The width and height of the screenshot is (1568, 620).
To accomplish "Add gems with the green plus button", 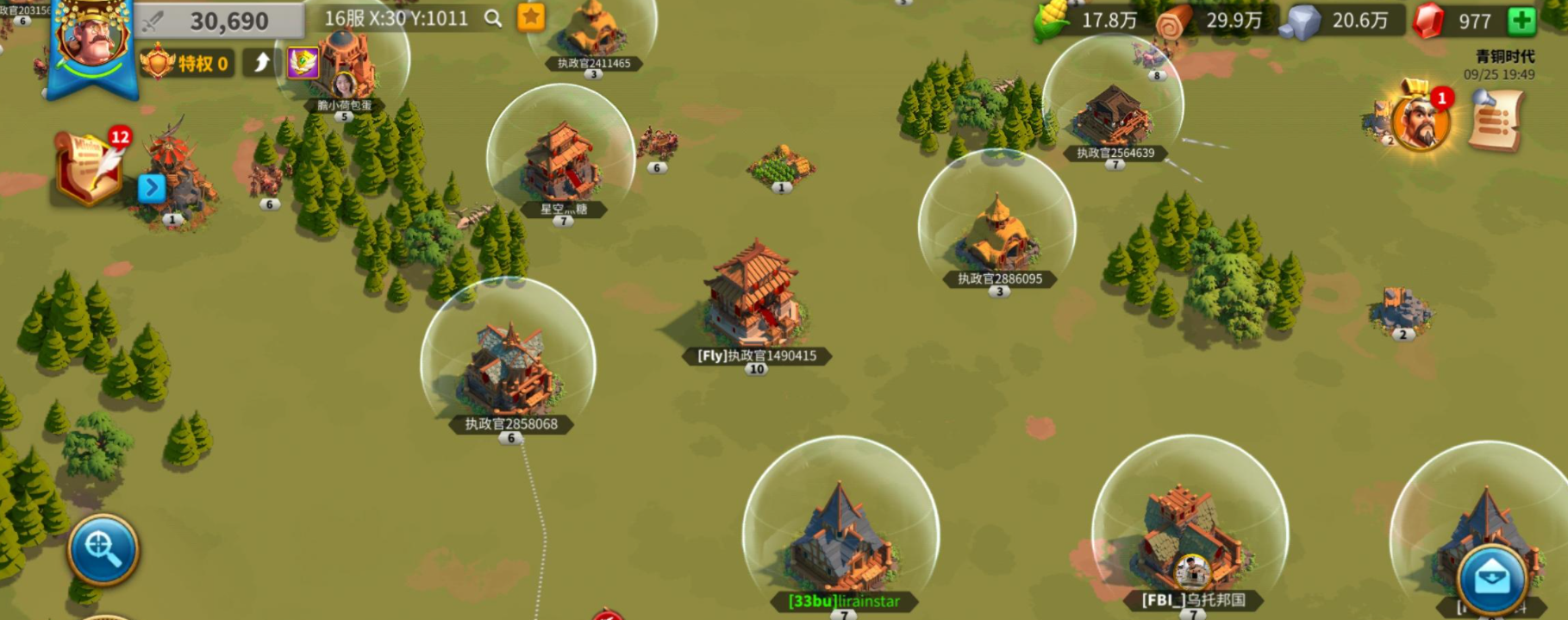I will (x=1521, y=21).
